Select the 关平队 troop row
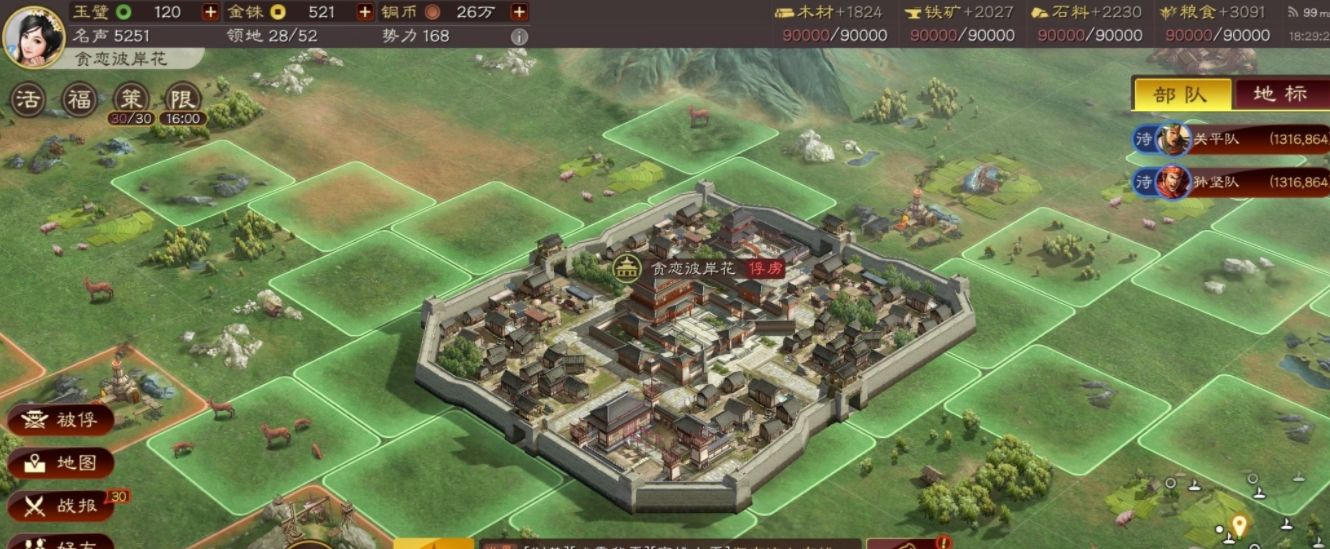The height and width of the screenshot is (549, 1330). pos(1230,140)
